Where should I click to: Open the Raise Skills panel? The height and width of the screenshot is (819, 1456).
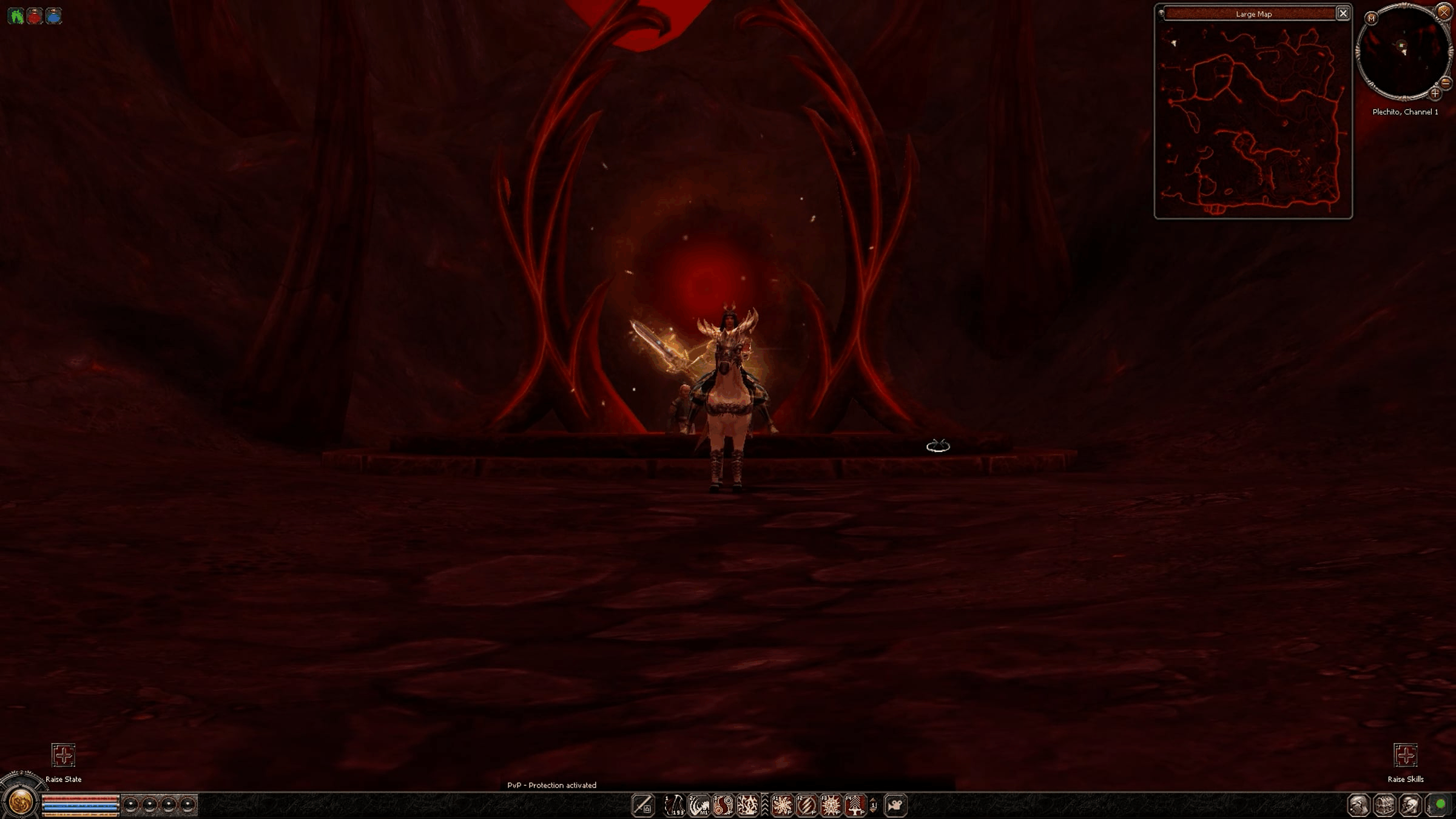(x=1405, y=755)
